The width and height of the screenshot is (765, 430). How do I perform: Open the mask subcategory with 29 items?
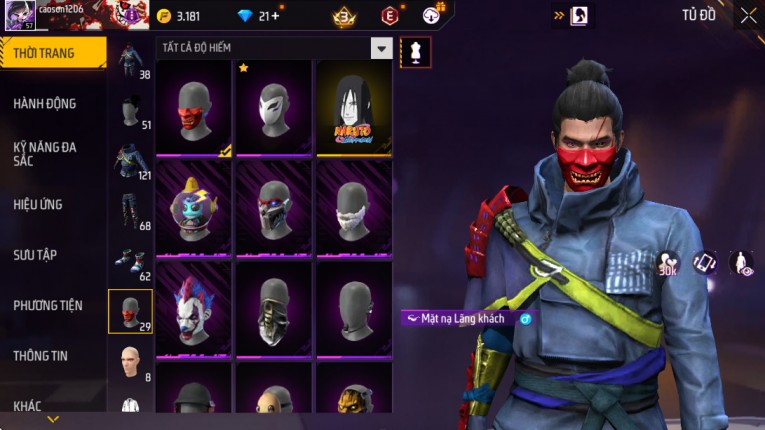(130, 311)
